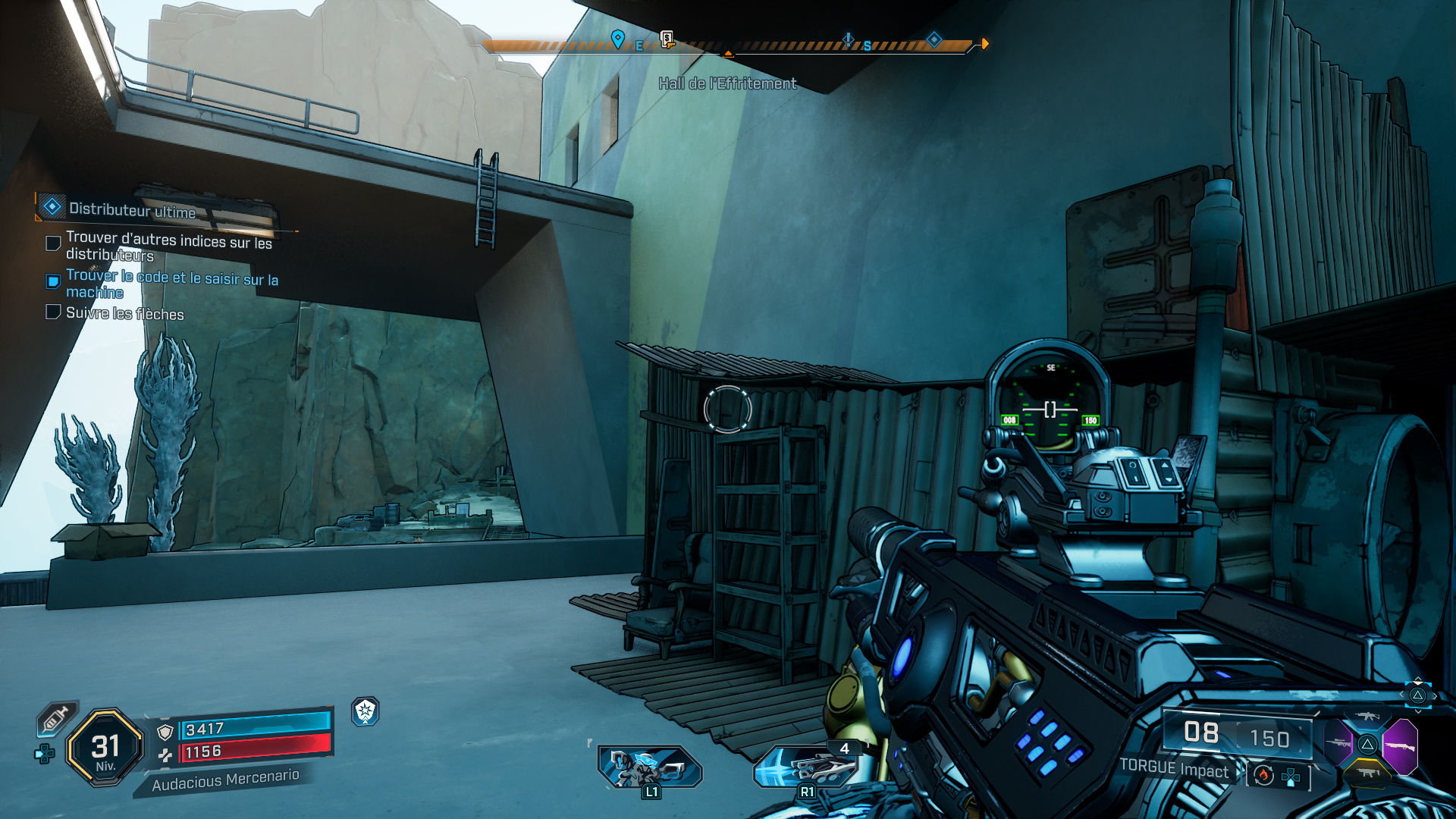Select the assault rifle weapon slot icon
Viewport: 1456px width, 819px height.
click(1367, 716)
